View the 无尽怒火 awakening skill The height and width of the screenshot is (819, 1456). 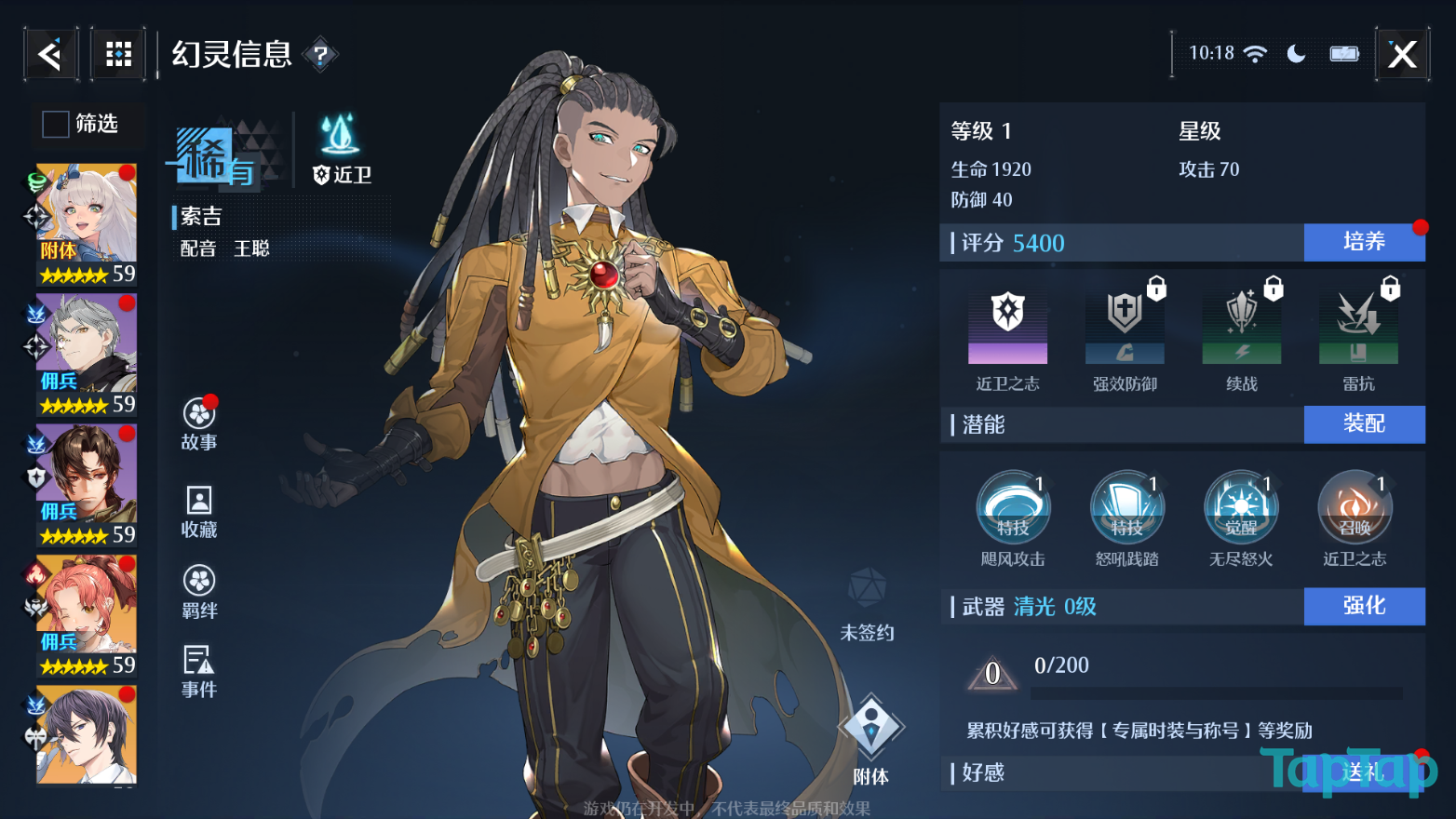pyautogui.click(x=1241, y=509)
